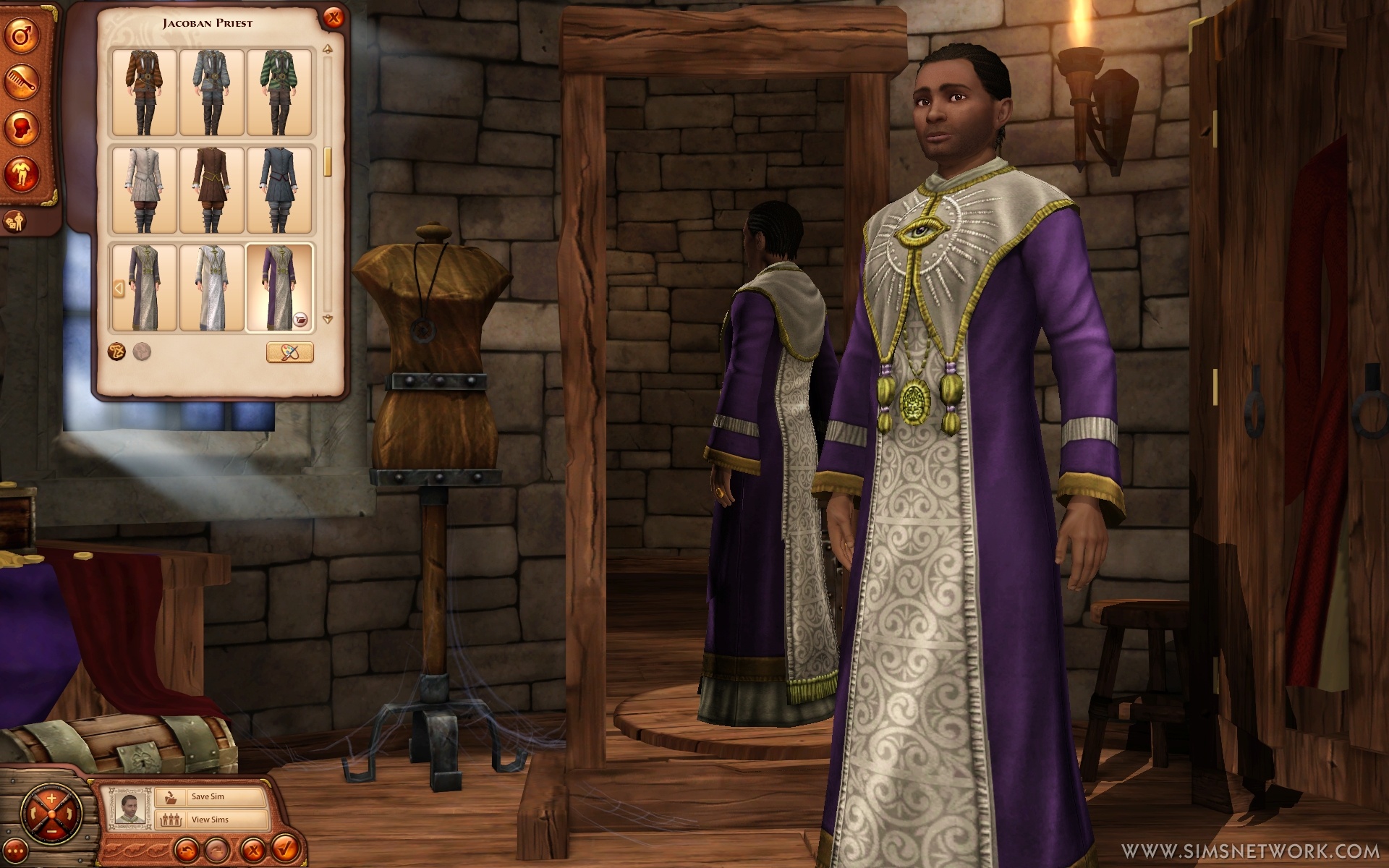Select the light grey buttoned coat outfit
The width and height of the screenshot is (1389, 868).
[x=143, y=190]
